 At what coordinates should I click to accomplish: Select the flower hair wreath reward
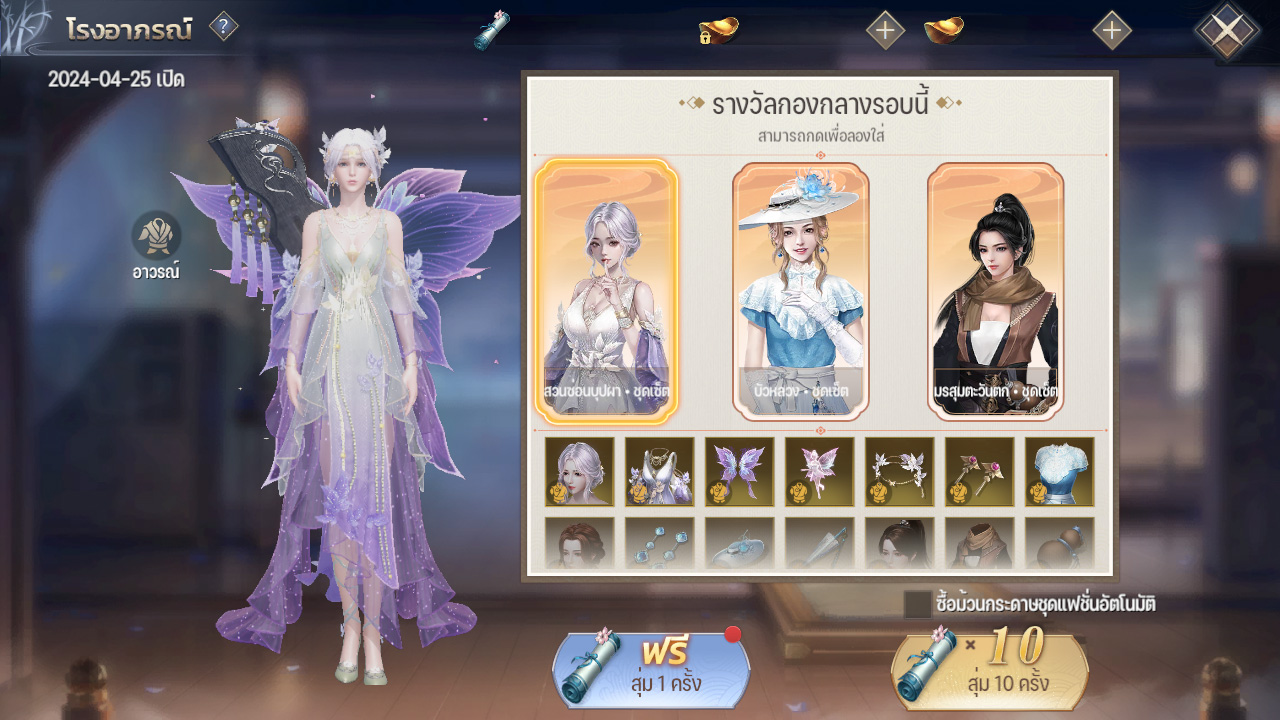pyautogui.click(x=900, y=471)
